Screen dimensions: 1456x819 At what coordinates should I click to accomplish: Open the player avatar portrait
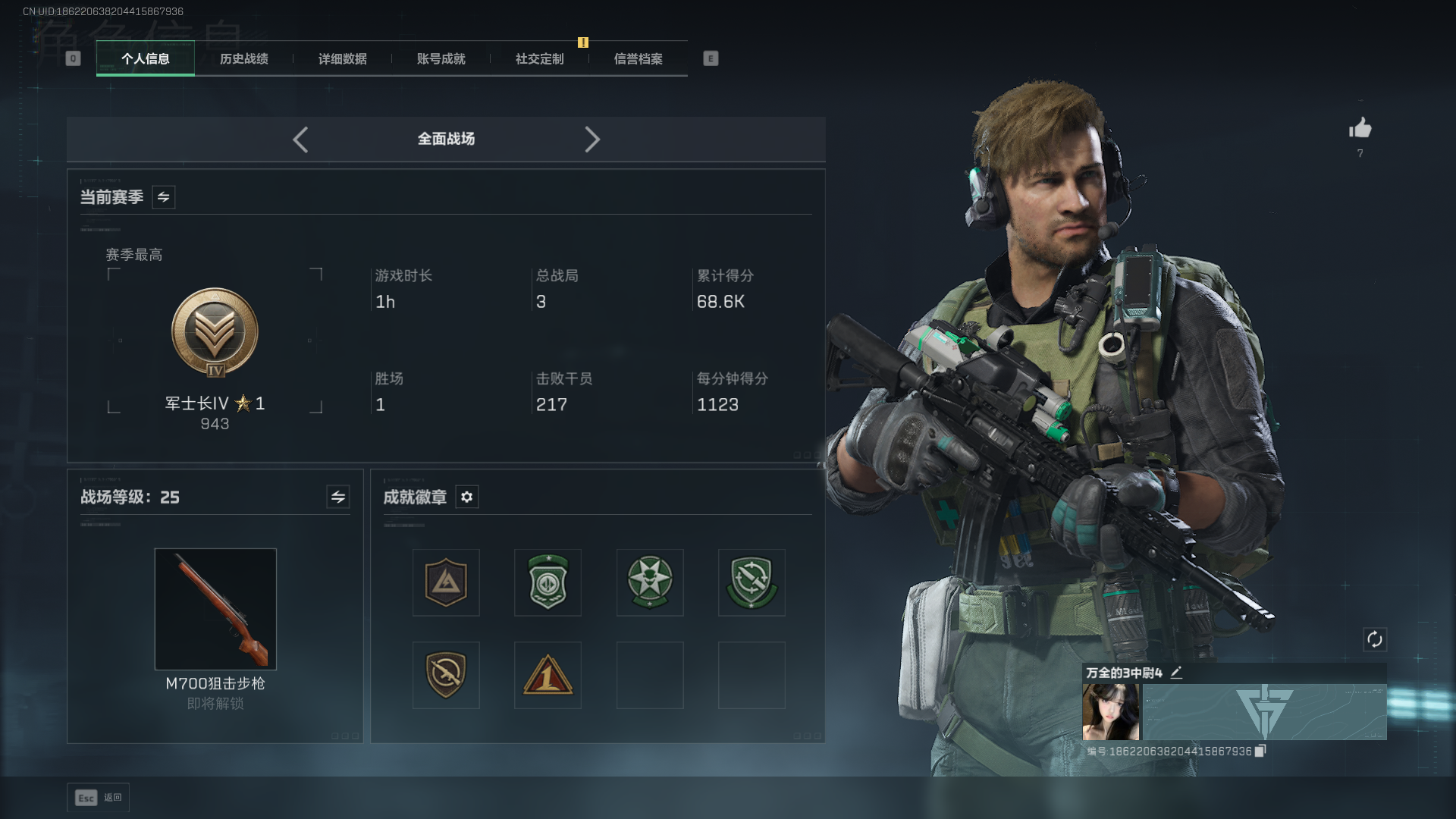click(1110, 711)
